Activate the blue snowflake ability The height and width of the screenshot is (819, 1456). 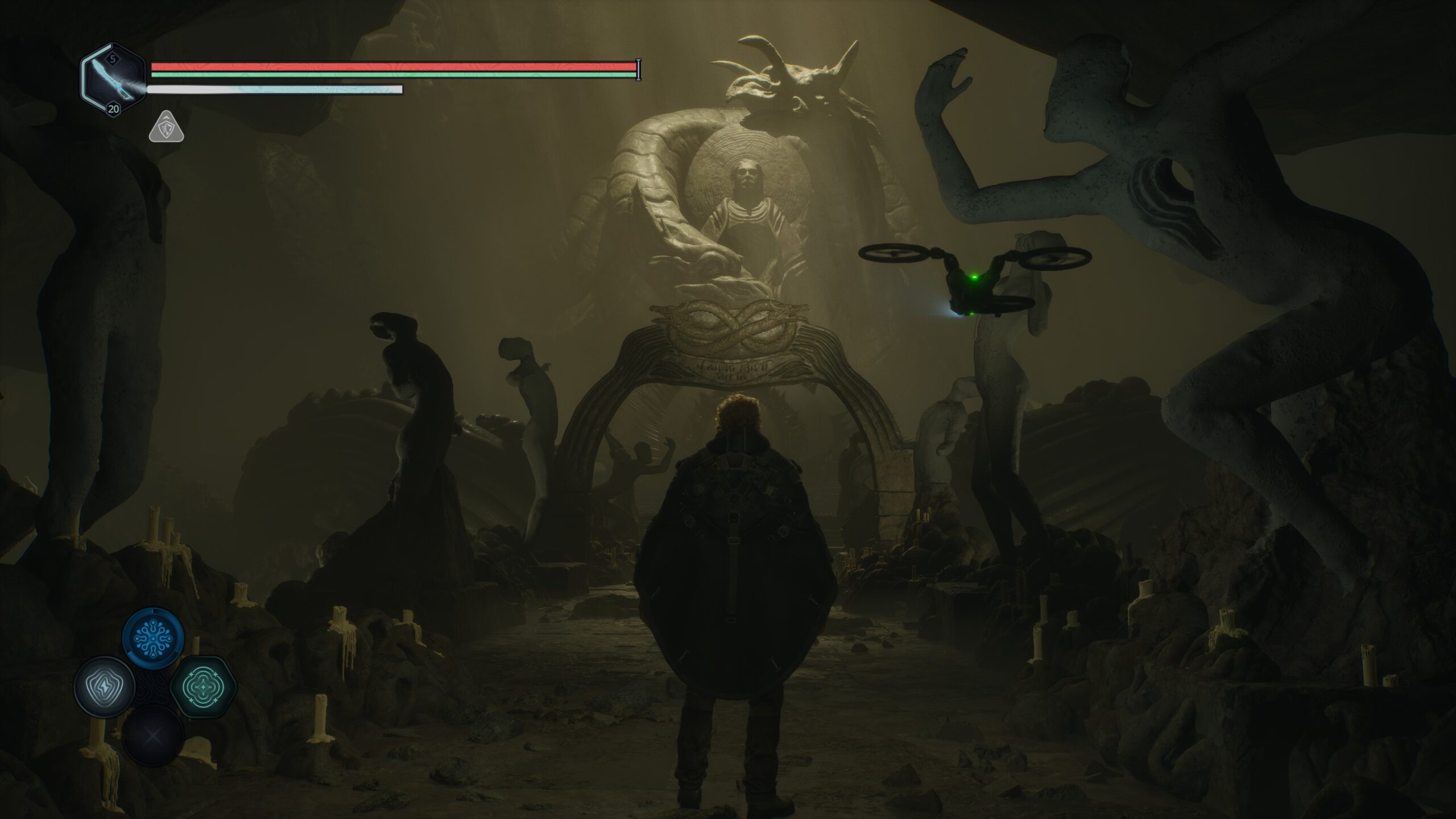154,638
